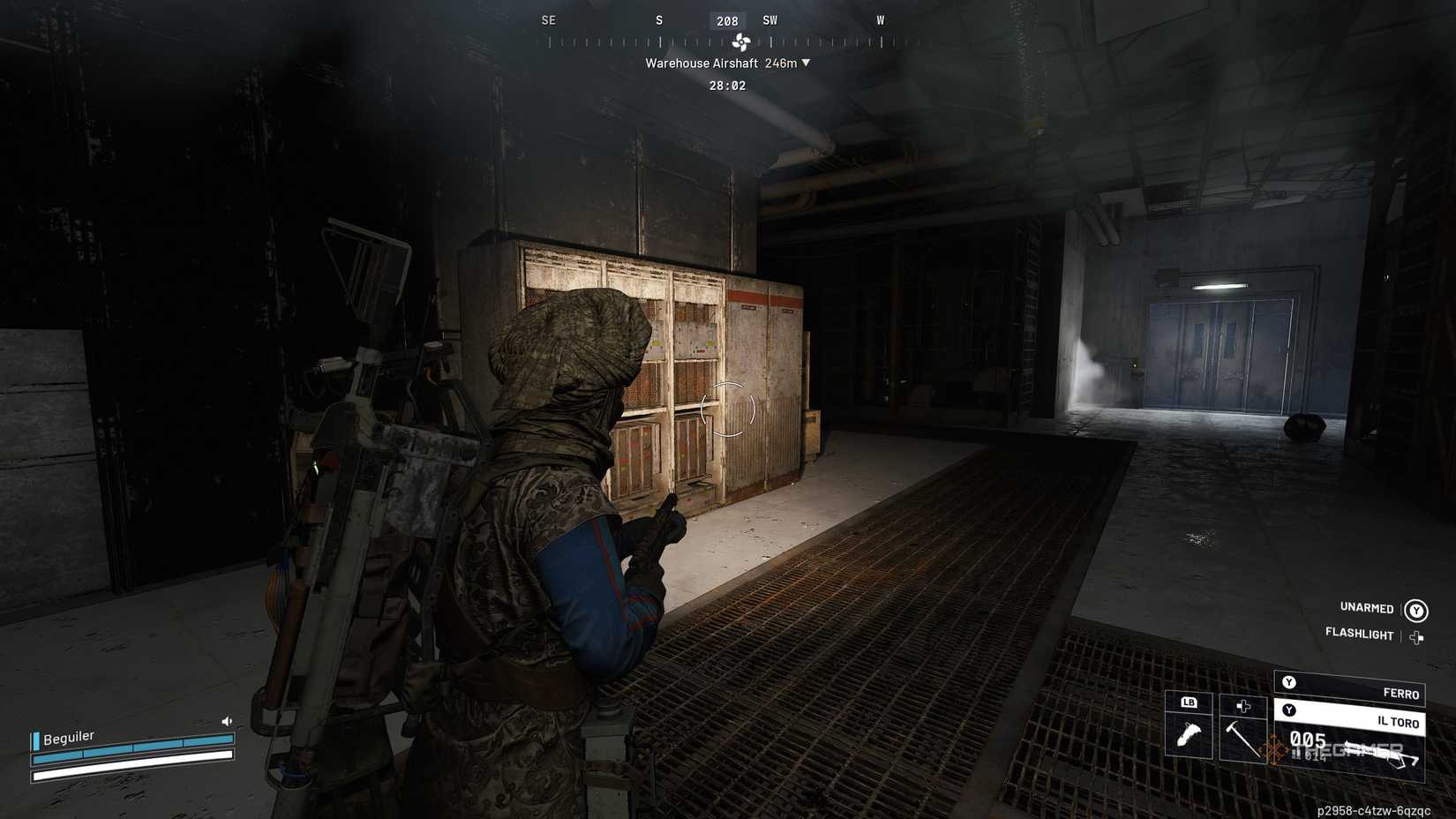Click the 208 heading on the compass
The height and width of the screenshot is (819, 1456).
click(727, 20)
